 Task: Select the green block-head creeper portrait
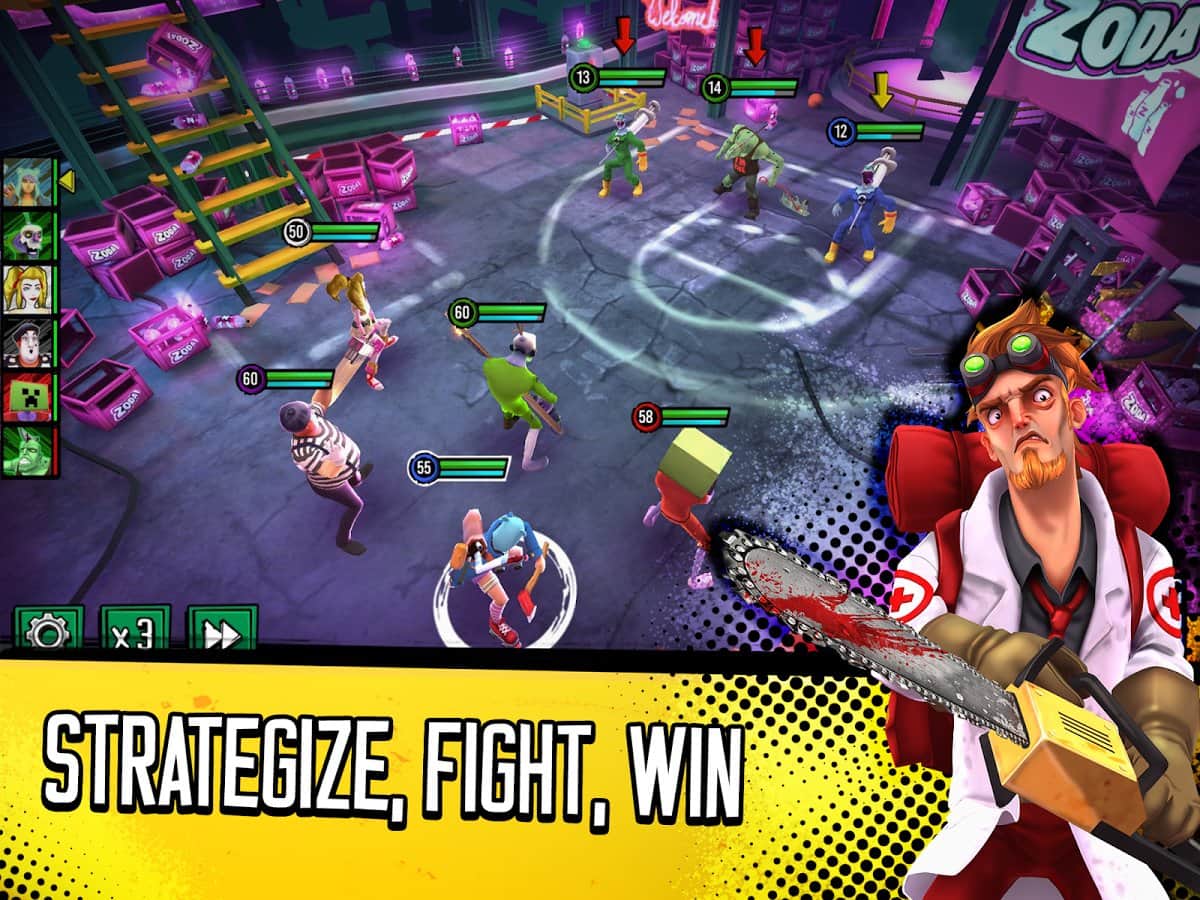29,397
